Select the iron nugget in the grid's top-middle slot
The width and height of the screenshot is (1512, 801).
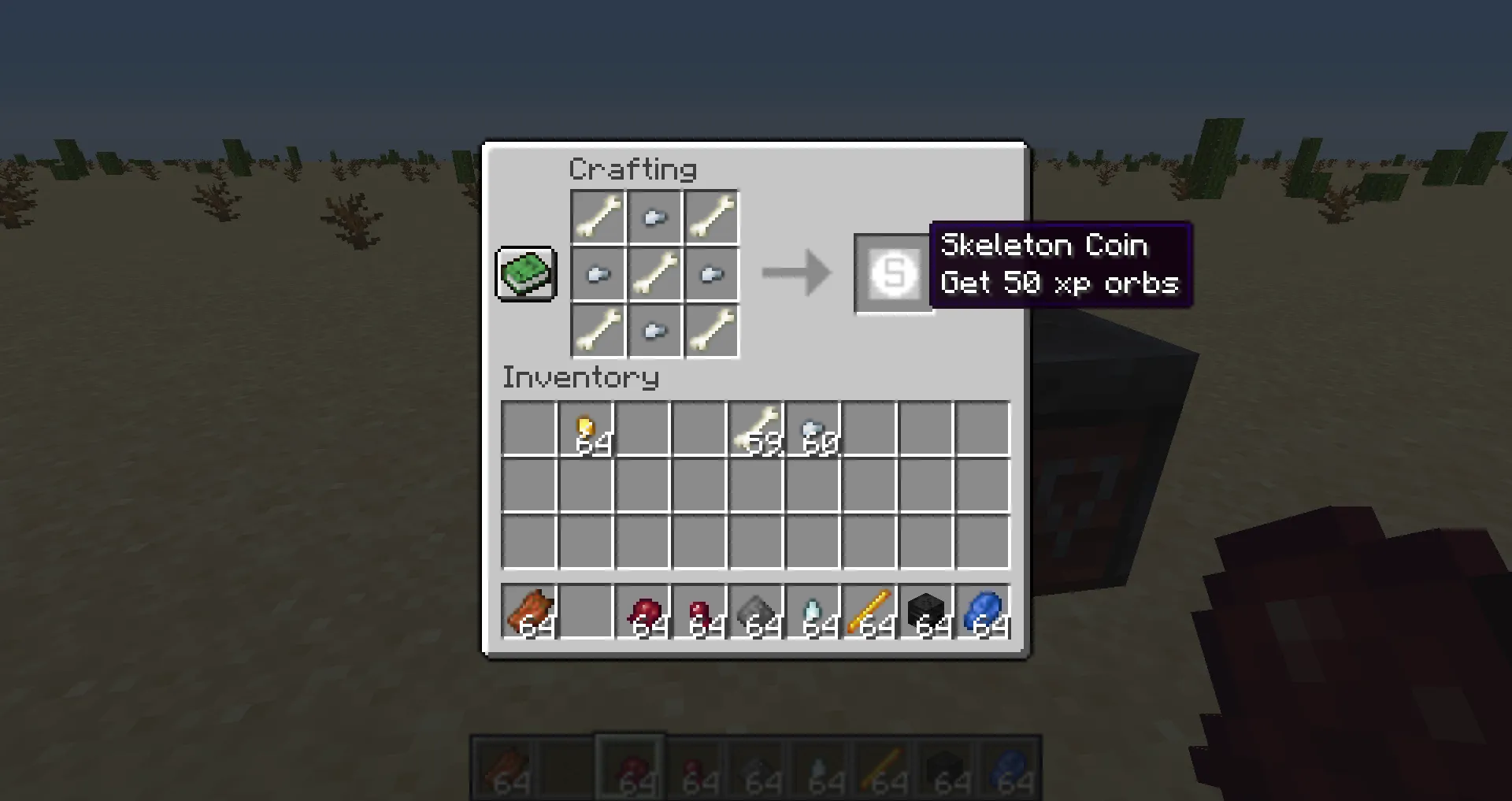(x=654, y=217)
